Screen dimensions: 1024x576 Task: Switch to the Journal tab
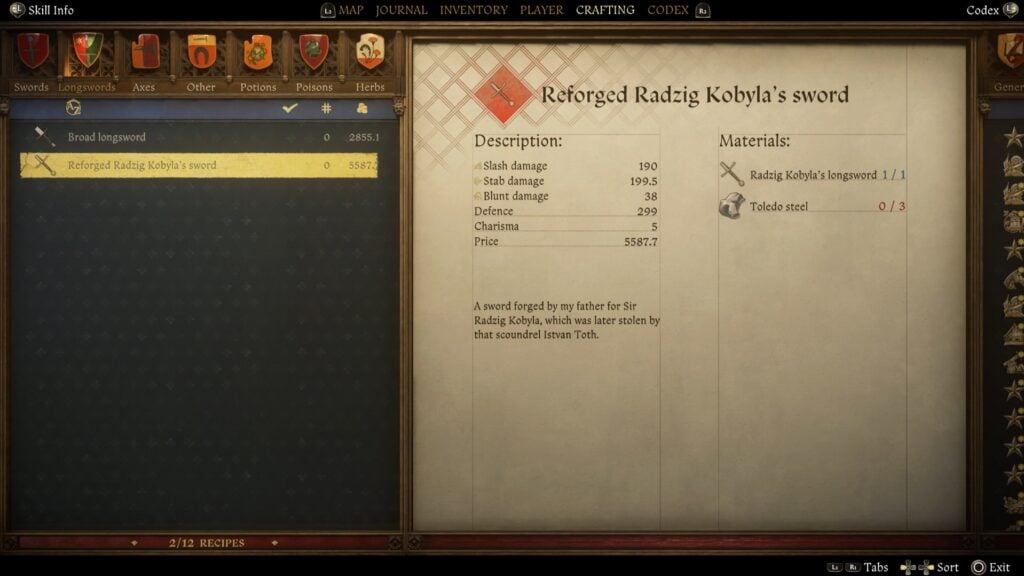[401, 10]
